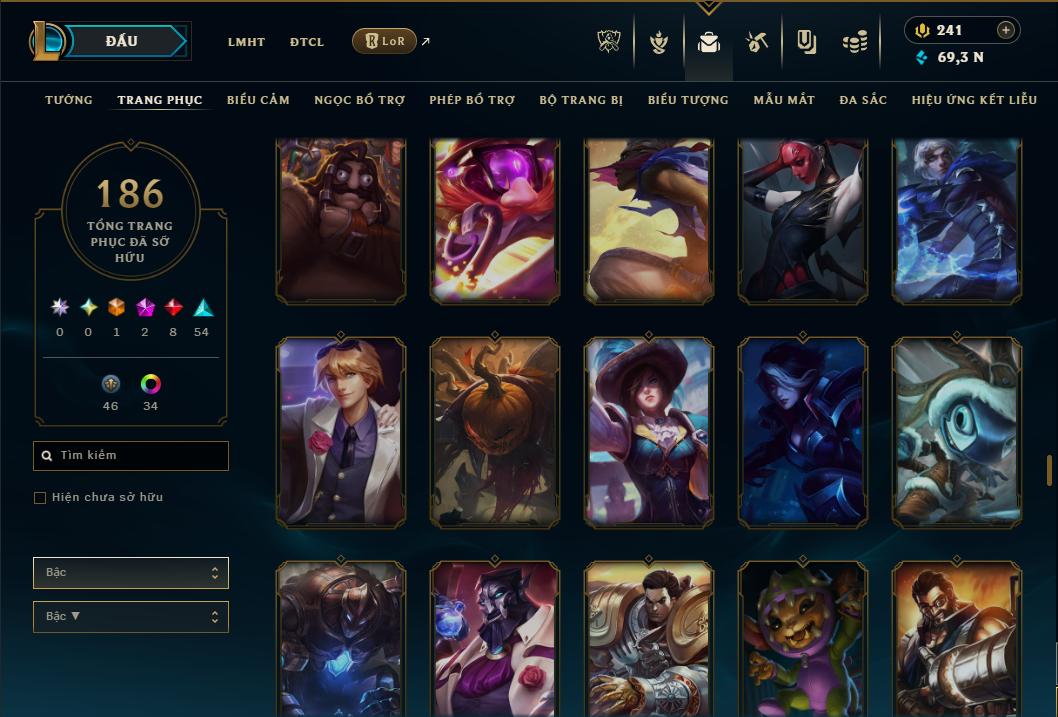The width and height of the screenshot is (1058, 717).
Task: Tick the Hiện chưa sở hữu checkbox
Action: click(x=40, y=498)
